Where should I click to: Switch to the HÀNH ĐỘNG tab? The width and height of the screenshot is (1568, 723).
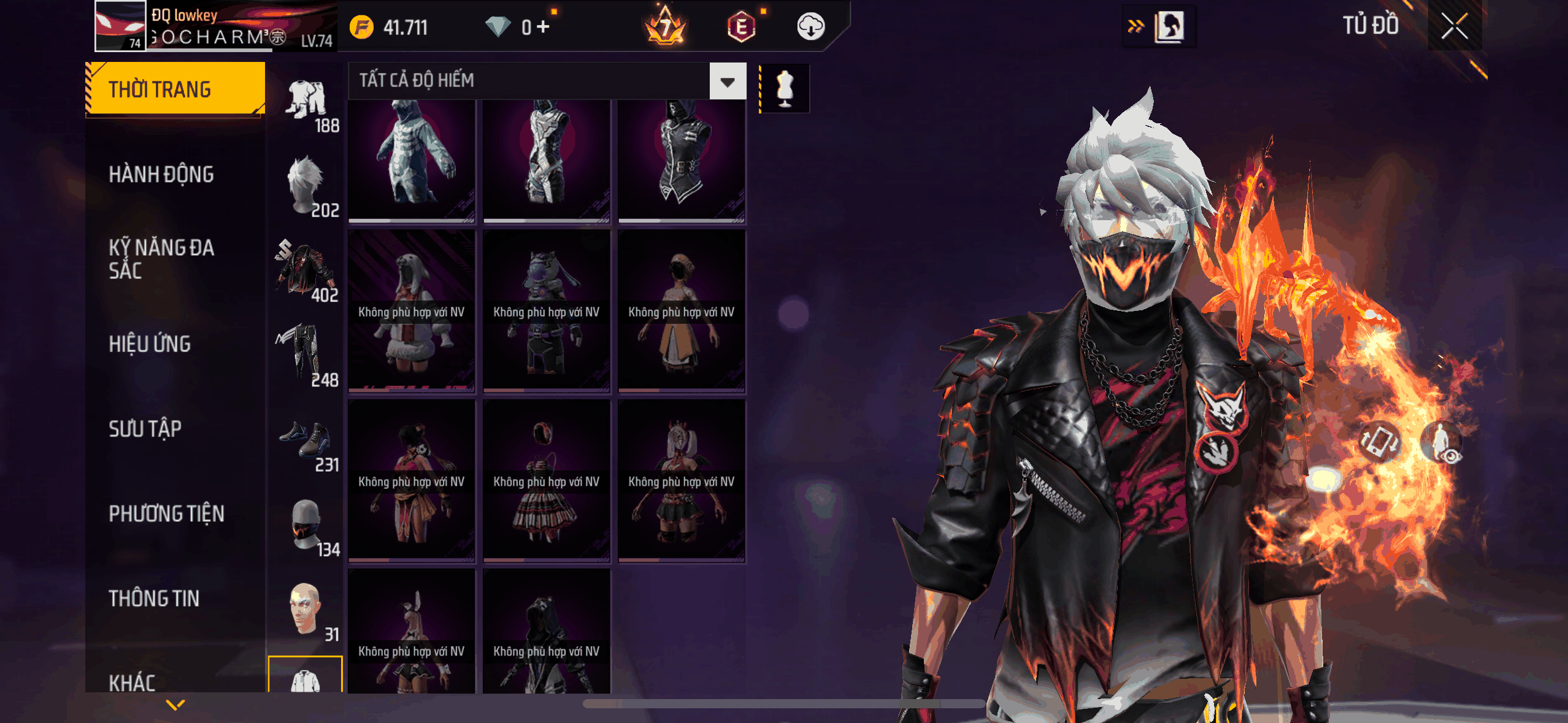tap(161, 175)
